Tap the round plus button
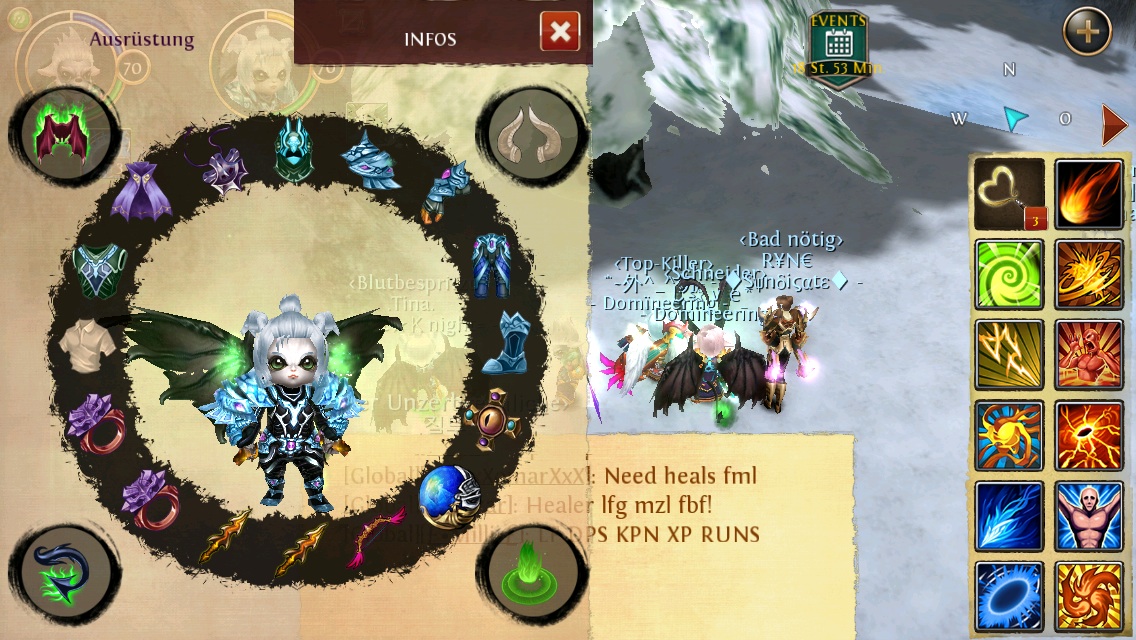1136x640 pixels. click(x=1086, y=32)
